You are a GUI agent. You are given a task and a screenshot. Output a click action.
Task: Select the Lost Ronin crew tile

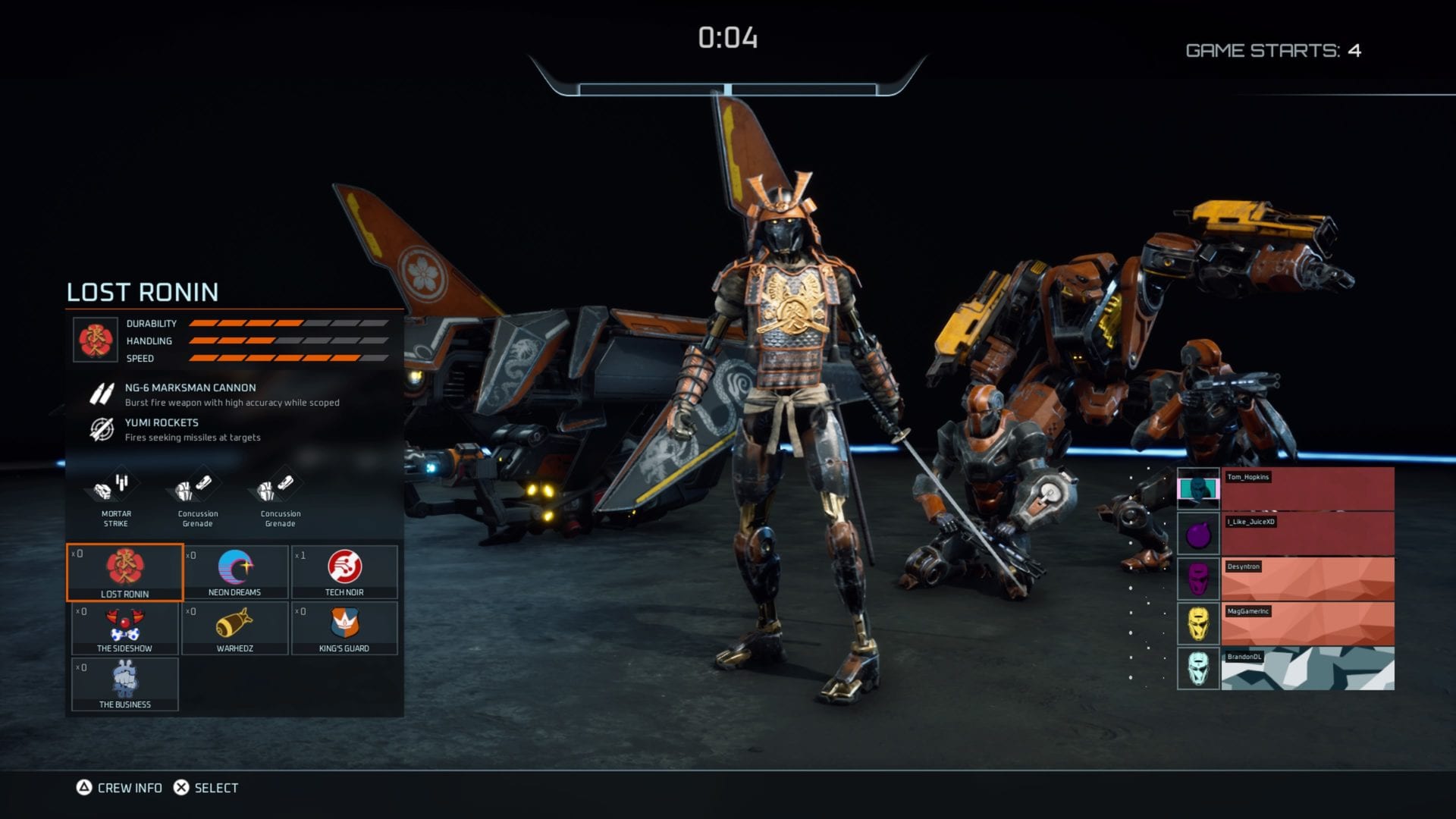click(125, 572)
